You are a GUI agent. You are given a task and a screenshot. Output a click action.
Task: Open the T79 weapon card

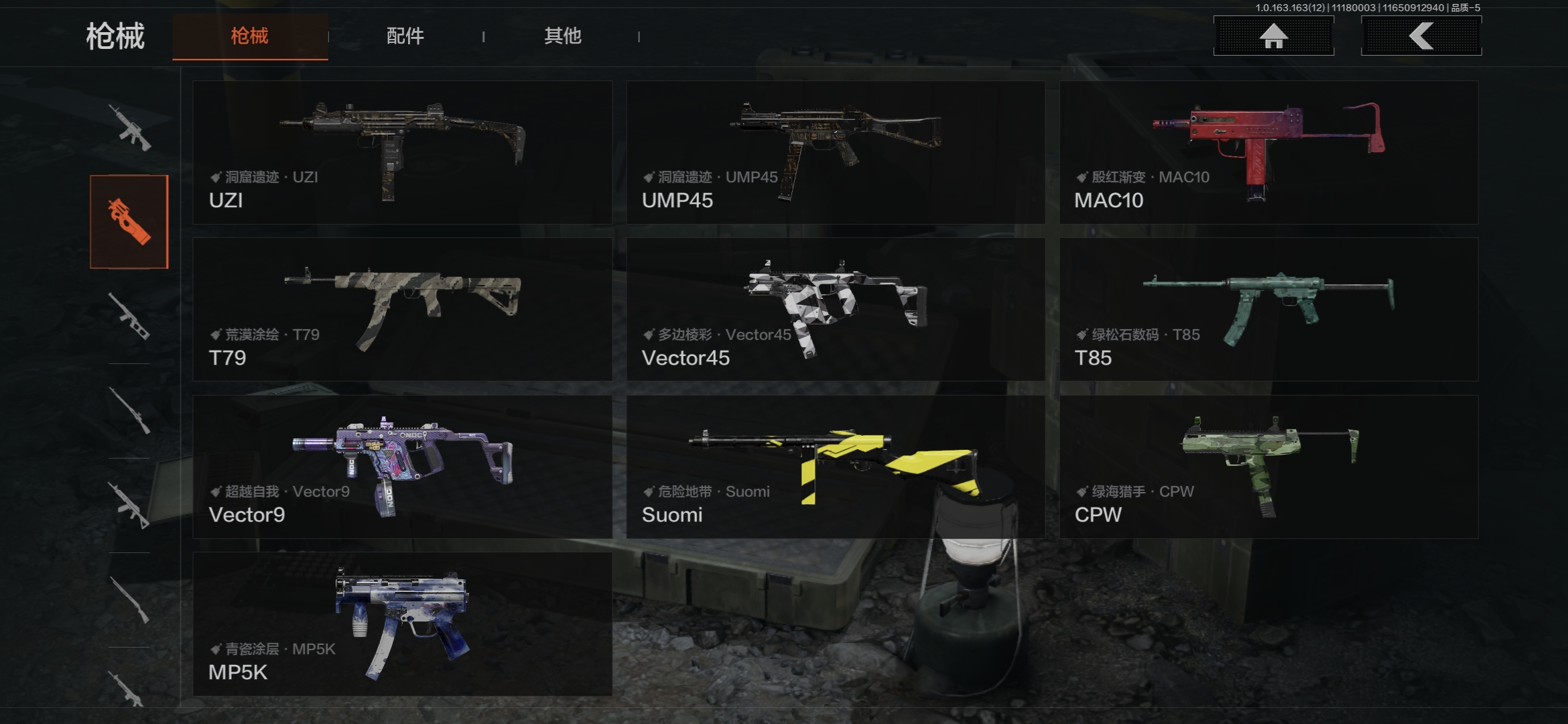(402, 310)
